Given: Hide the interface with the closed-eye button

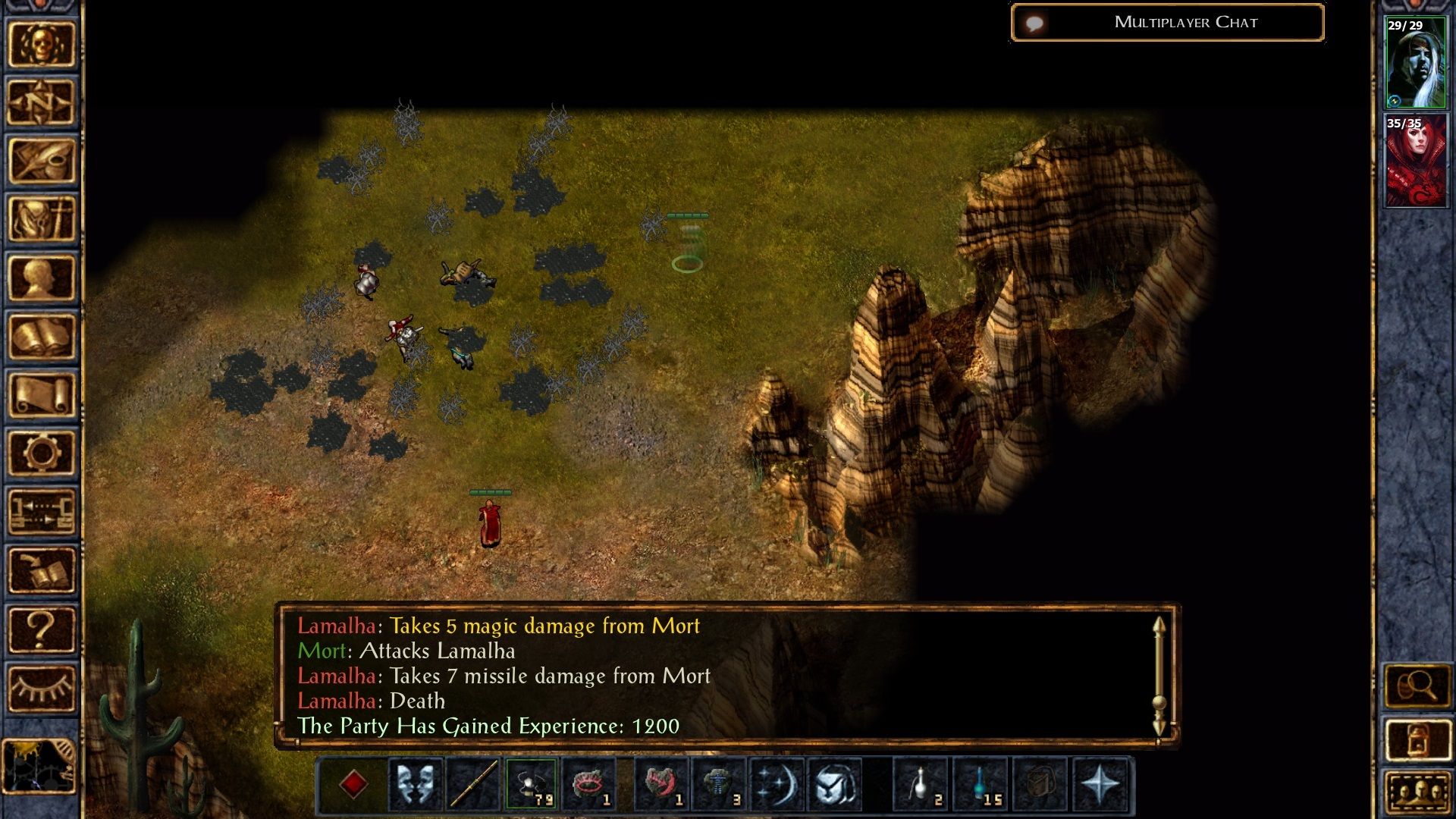Looking at the screenshot, I should tap(42, 689).
